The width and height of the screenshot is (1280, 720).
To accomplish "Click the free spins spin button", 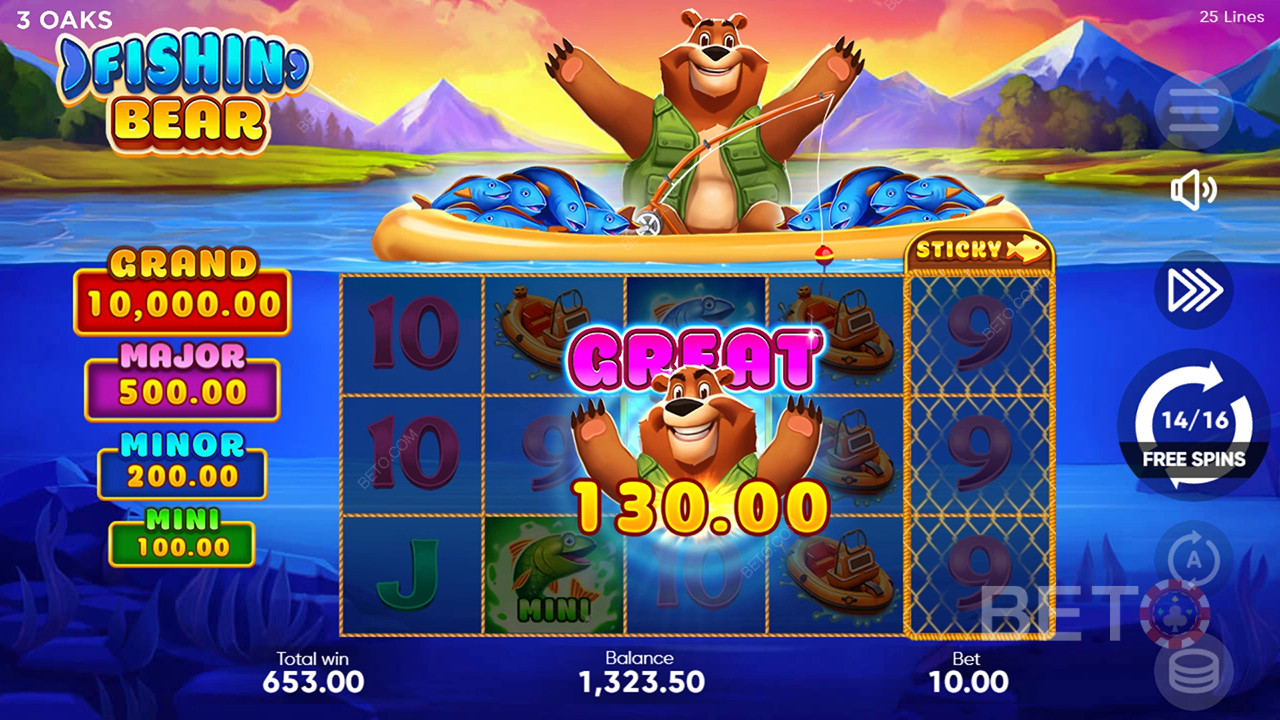I will click(x=1194, y=424).
